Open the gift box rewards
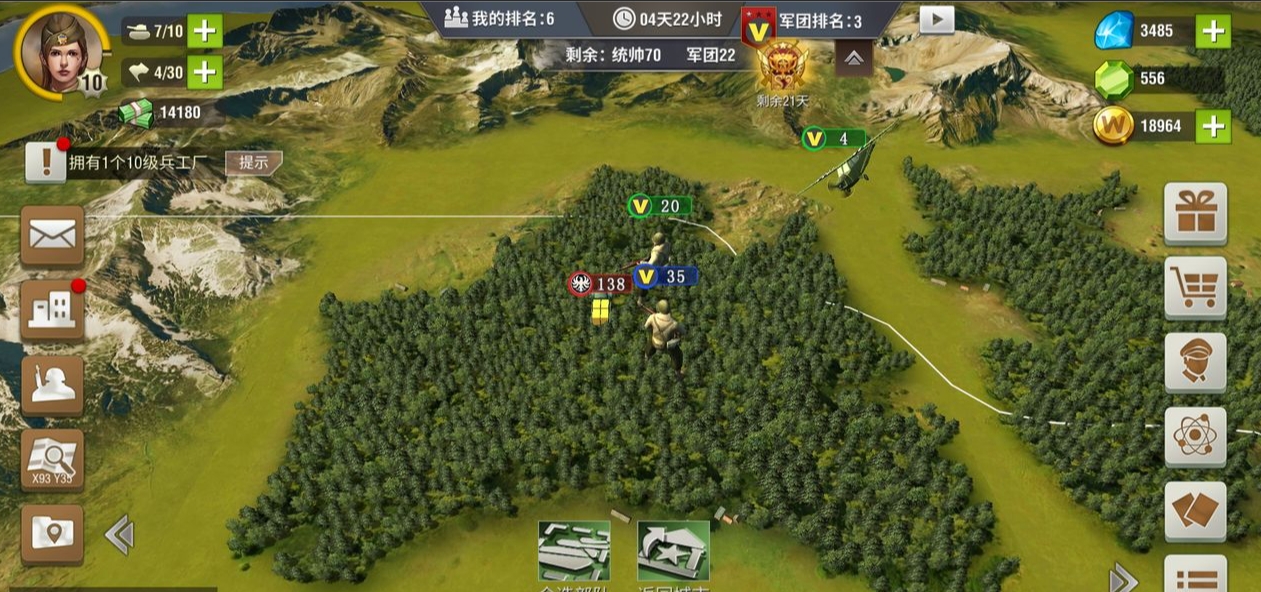Screen dimensions: 1261x592 pos(1195,213)
